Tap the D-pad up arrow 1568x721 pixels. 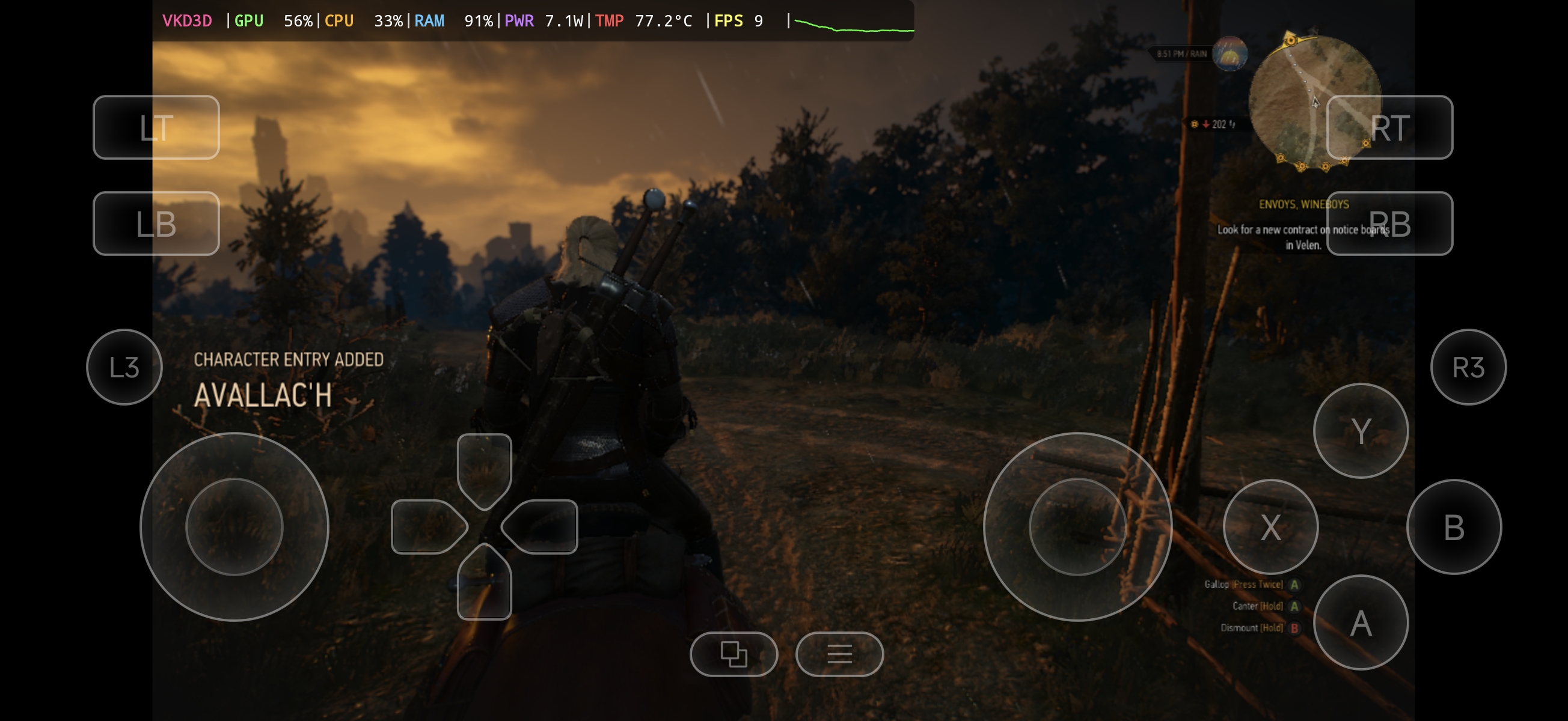click(x=484, y=470)
